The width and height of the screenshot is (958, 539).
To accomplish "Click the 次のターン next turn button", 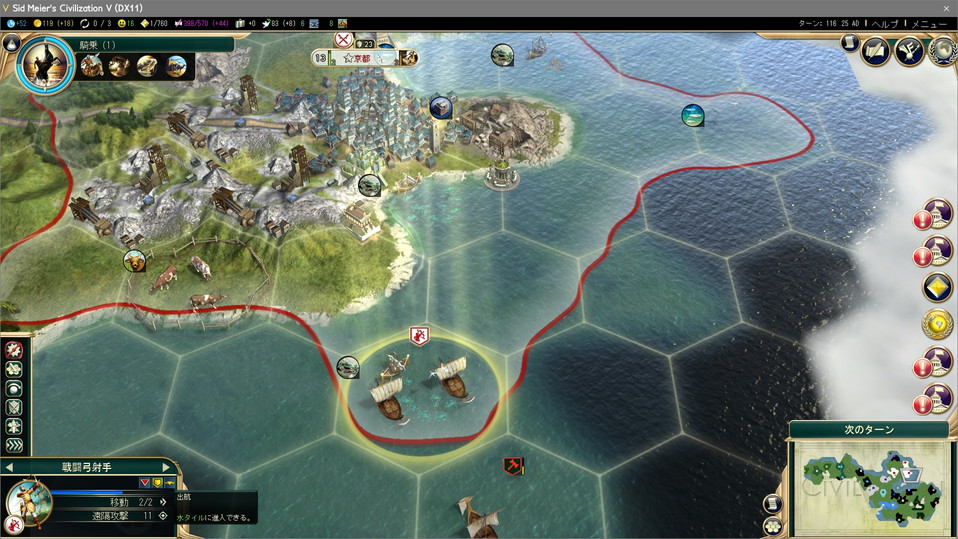I will pyautogui.click(x=870, y=430).
